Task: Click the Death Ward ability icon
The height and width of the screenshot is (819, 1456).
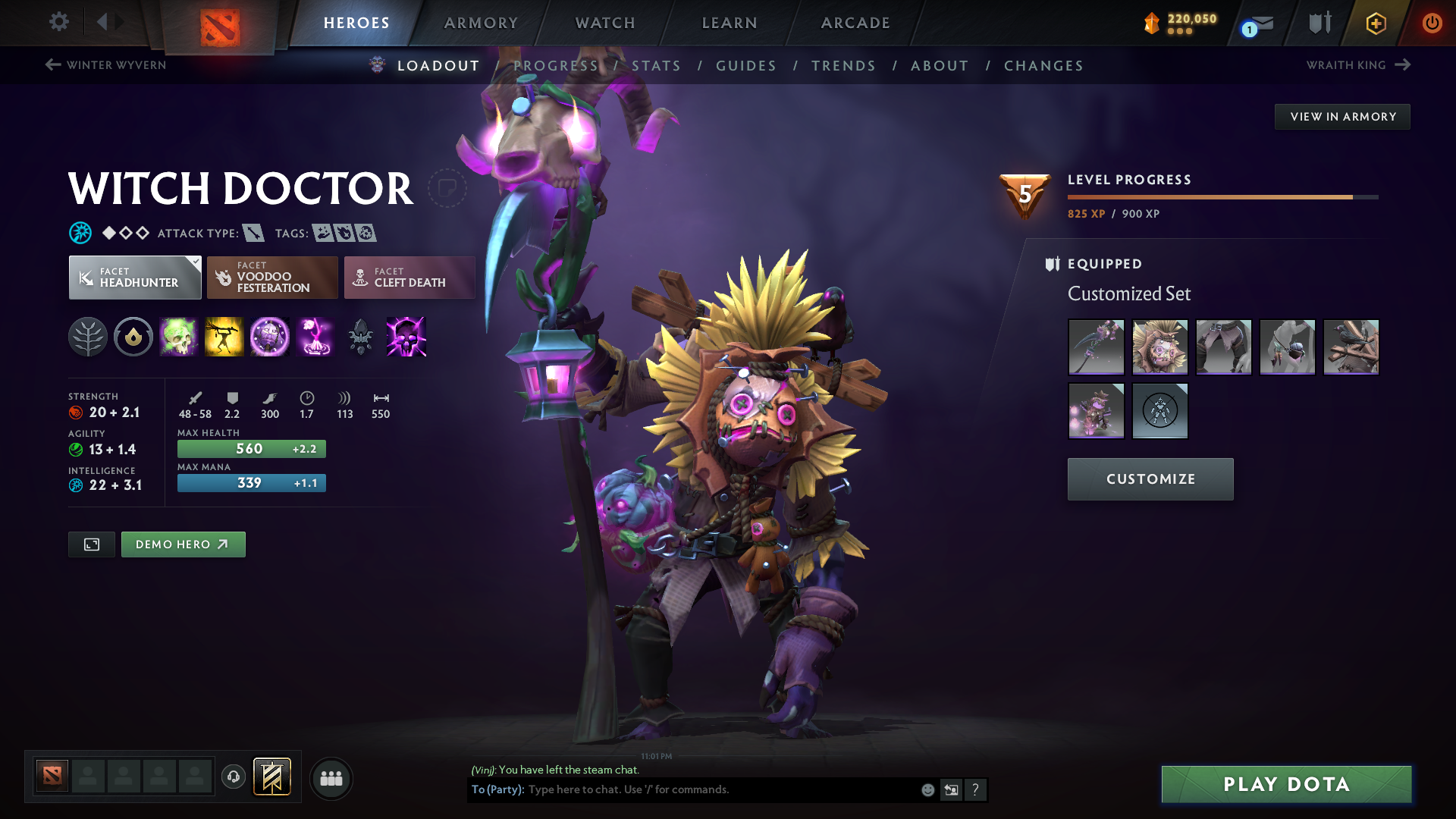Action: 315,337
